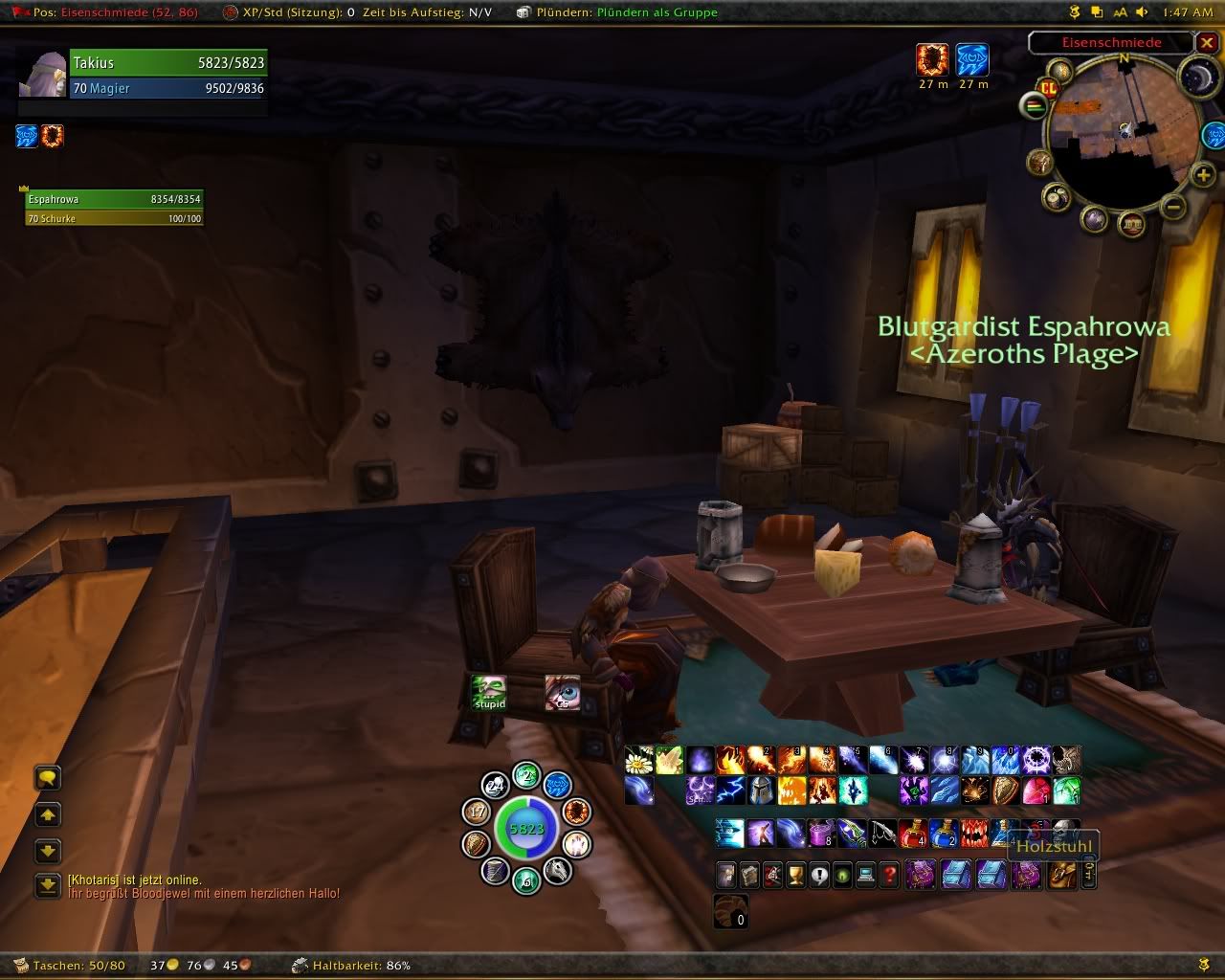Zoom out the minimap with the minus button

point(1175,206)
